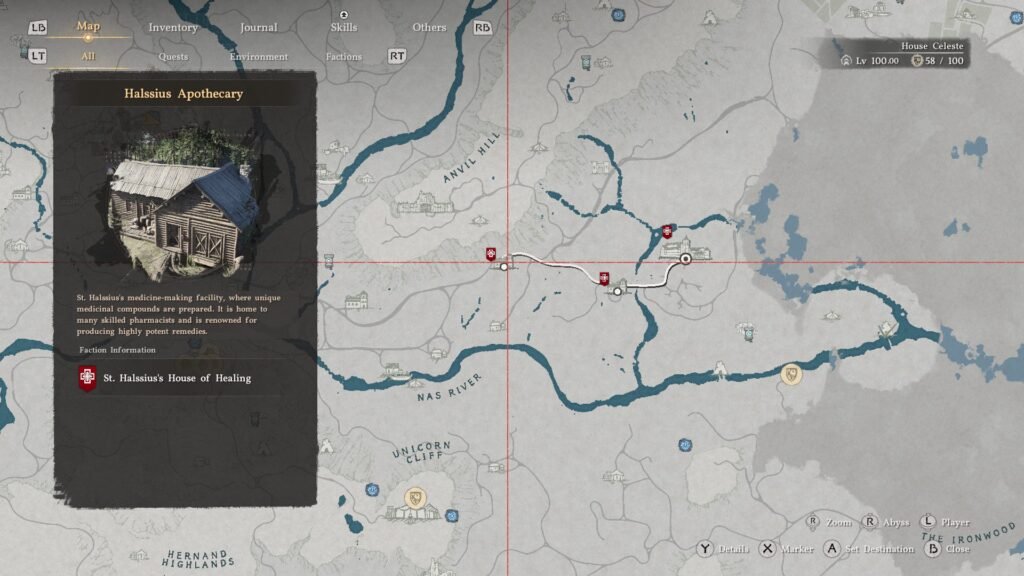Screen dimensions: 1024x576
Task: Select the Others tab
Action: click(429, 27)
